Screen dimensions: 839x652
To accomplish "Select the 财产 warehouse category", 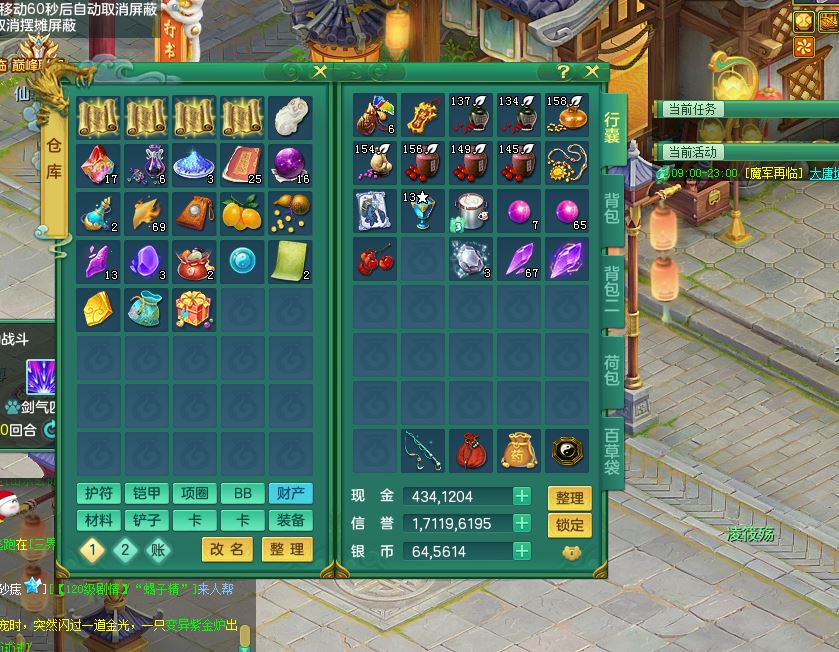I will coord(291,493).
